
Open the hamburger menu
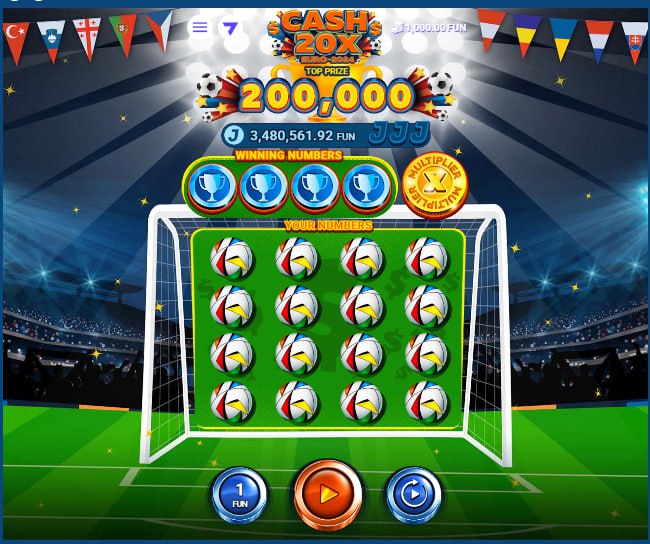tap(200, 27)
